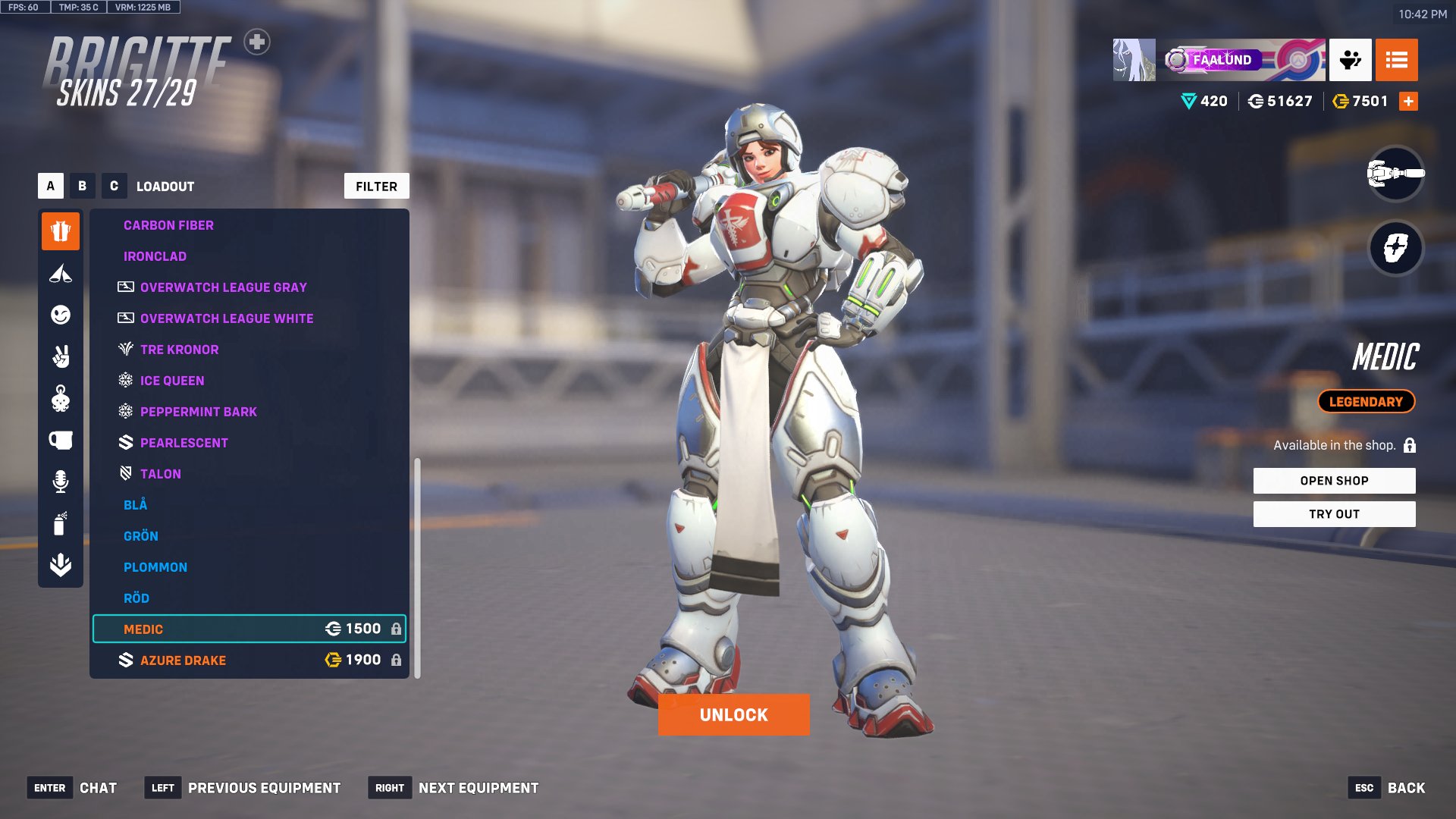This screenshot has height=819, width=1456.
Task: Try out the Medic skin
Action: (x=1334, y=514)
